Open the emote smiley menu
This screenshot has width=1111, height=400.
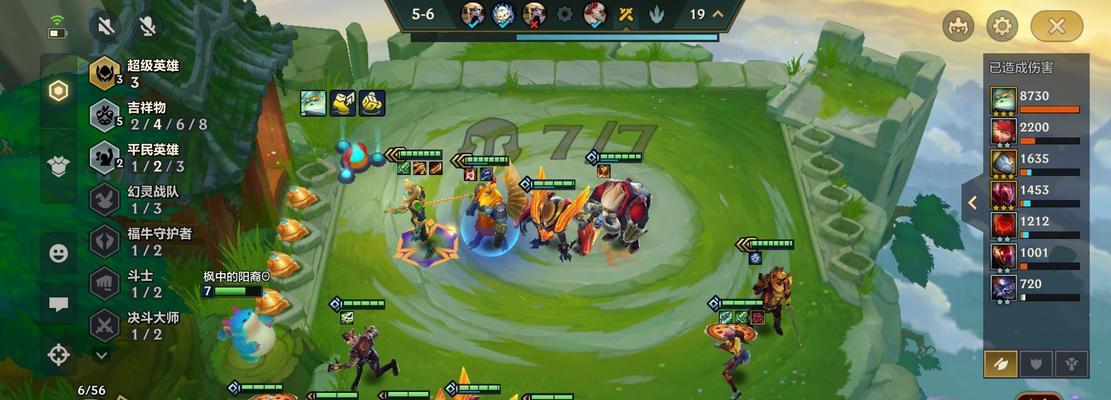coord(58,253)
